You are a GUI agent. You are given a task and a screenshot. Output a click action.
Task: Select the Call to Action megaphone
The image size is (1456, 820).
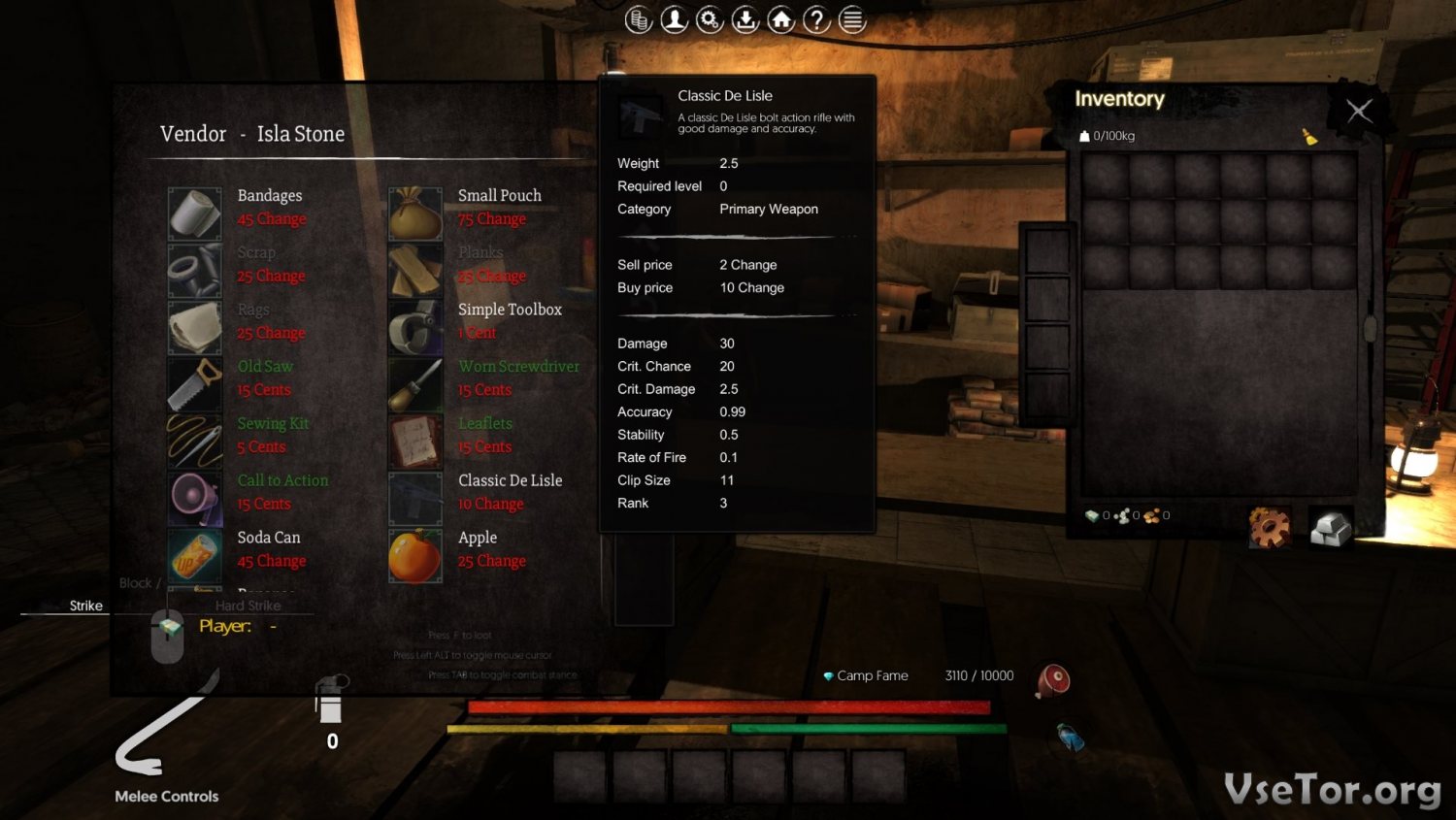click(195, 499)
